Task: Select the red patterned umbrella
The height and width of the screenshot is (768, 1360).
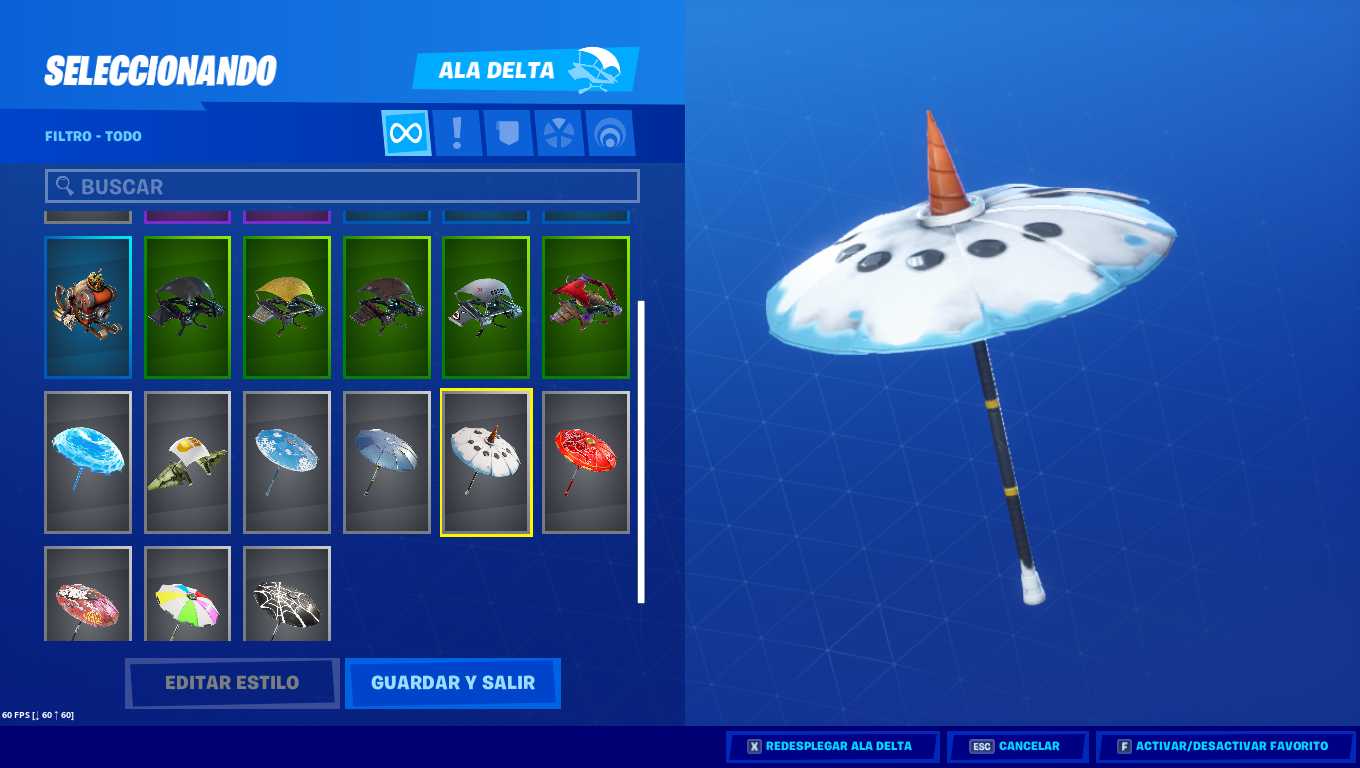Action: pyautogui.click(x=586, y=462)
